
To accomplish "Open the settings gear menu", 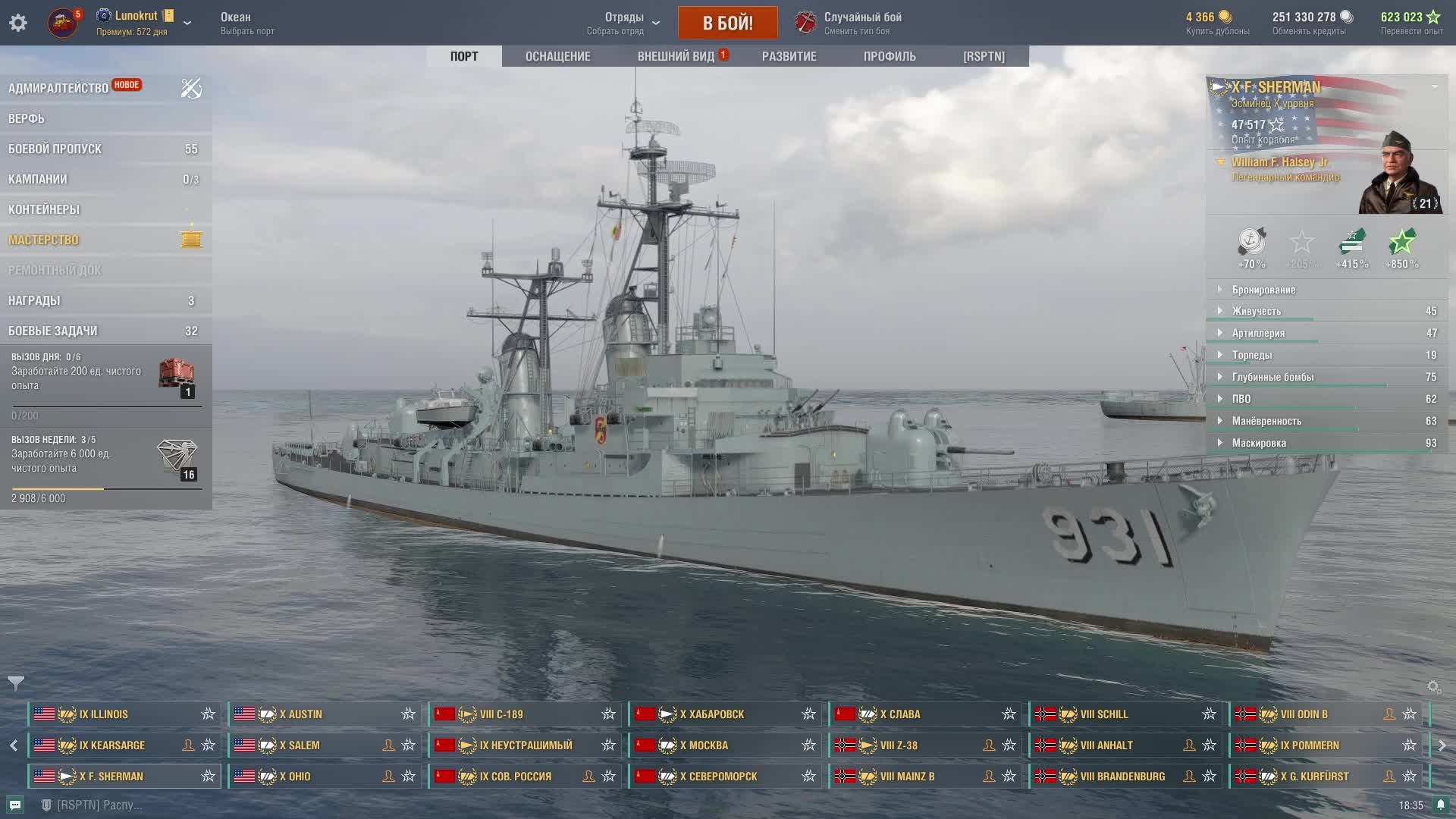I will click(x=18, y=23).
